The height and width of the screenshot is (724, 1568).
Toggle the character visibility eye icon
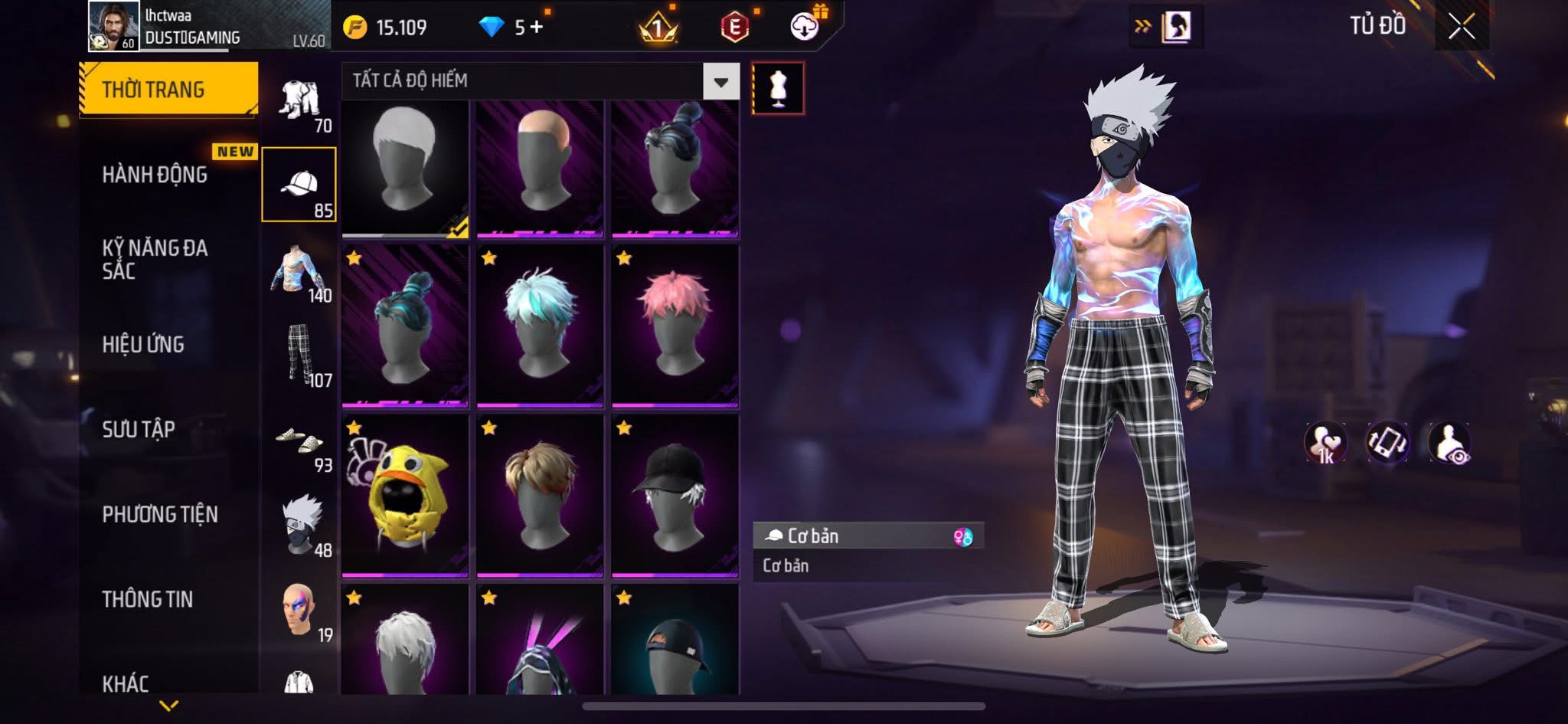coord(1449,443)
